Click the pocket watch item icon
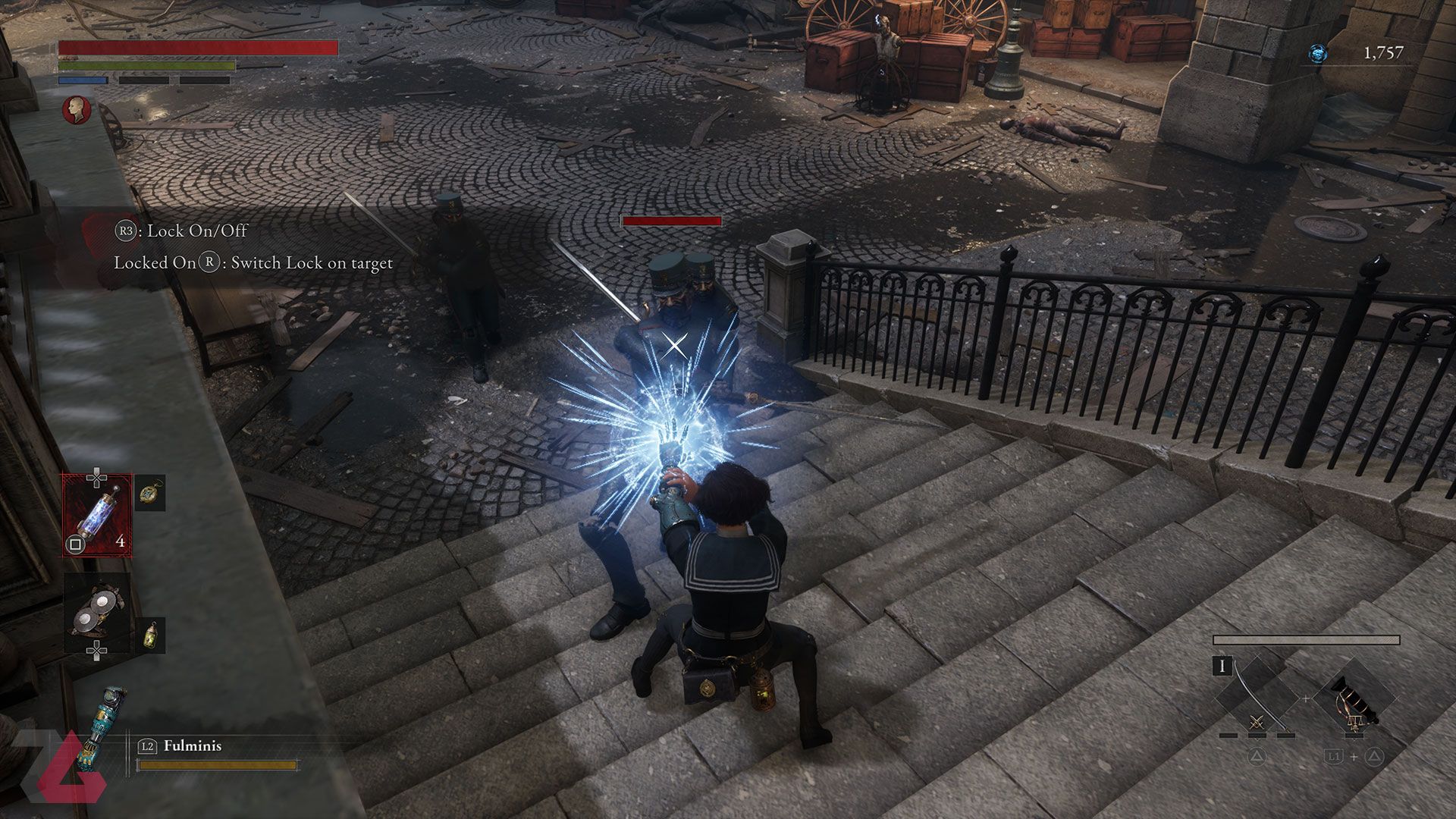This screenshot has width=1456, height=819. point(150,493)
